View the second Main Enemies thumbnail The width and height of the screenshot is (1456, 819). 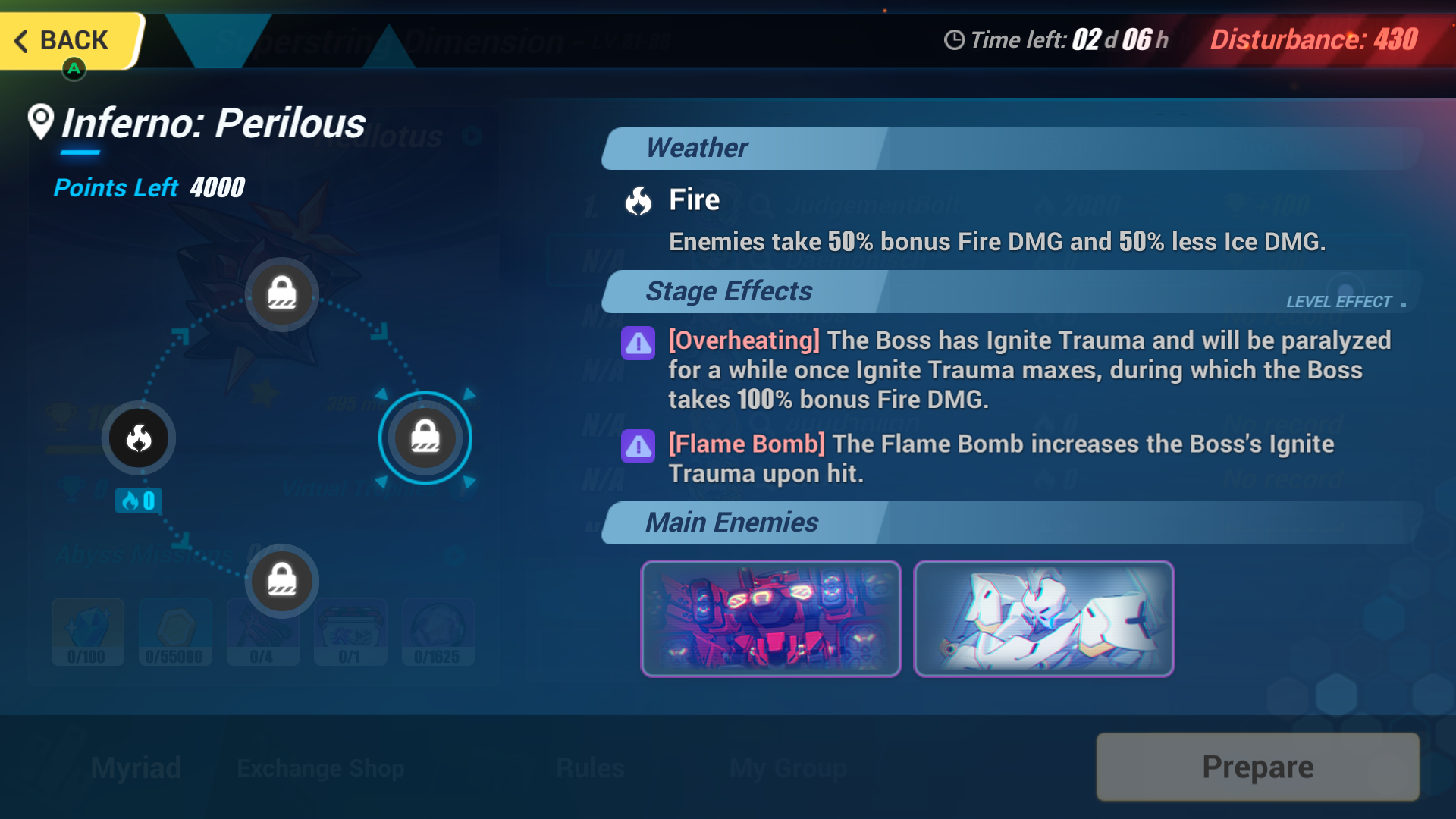point(1042,618)
